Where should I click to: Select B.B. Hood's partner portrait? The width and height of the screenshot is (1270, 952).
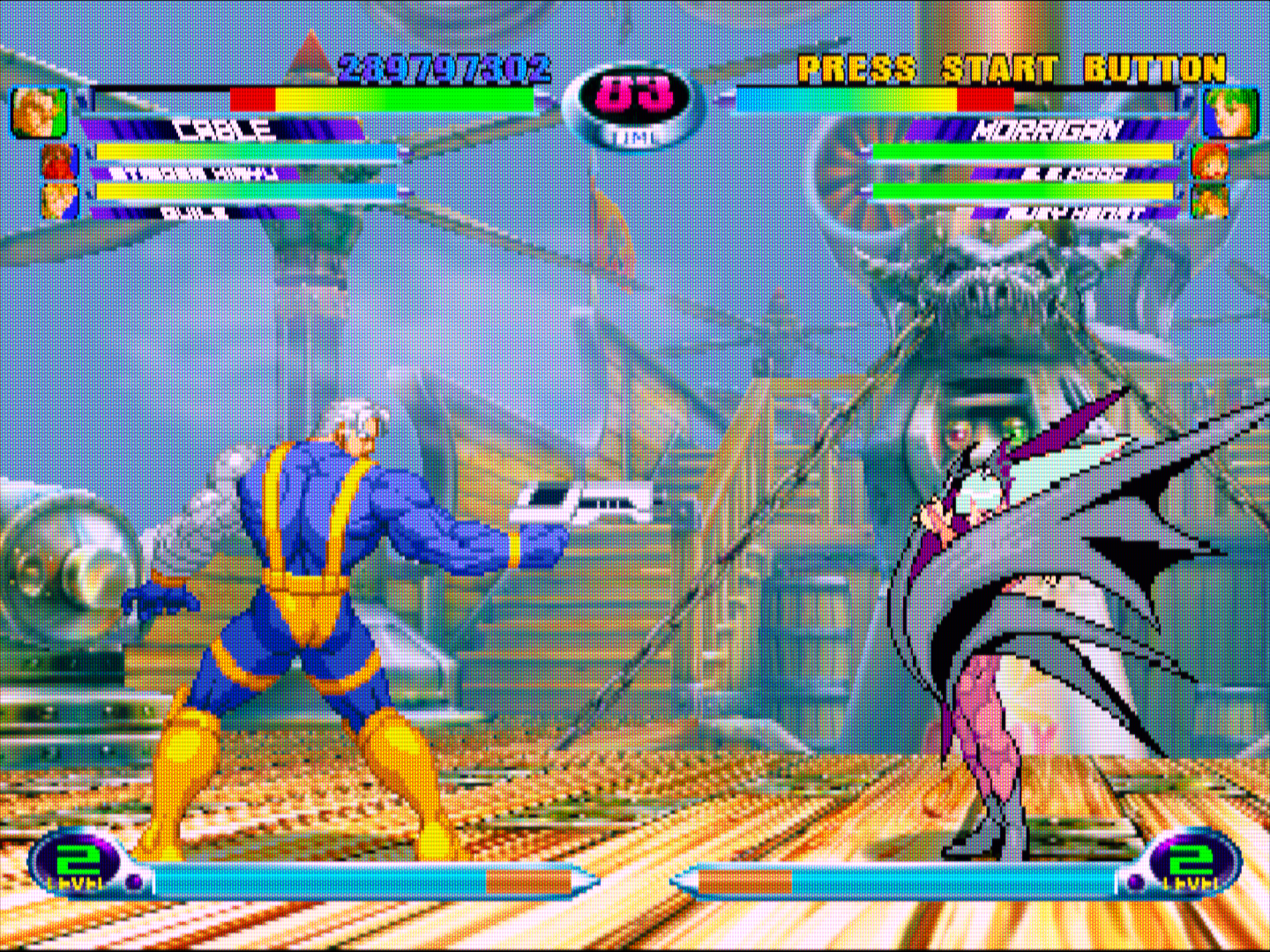[1209, 162]
